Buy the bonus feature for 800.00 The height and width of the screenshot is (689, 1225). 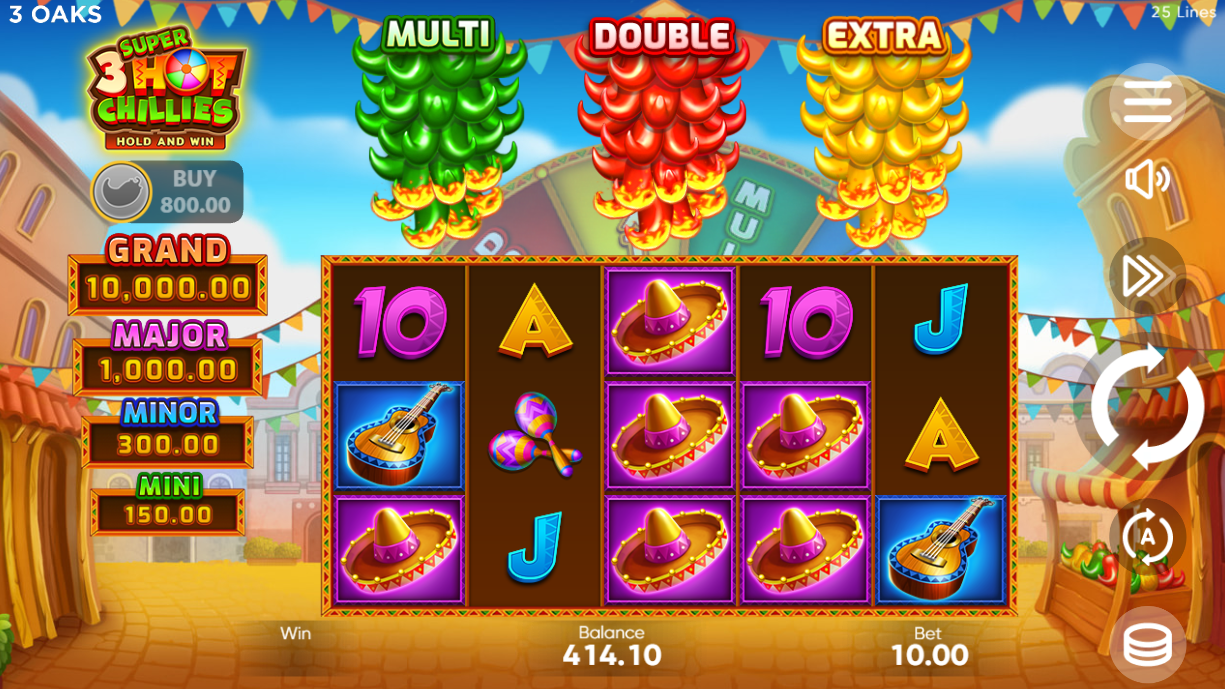coord(168,191)
